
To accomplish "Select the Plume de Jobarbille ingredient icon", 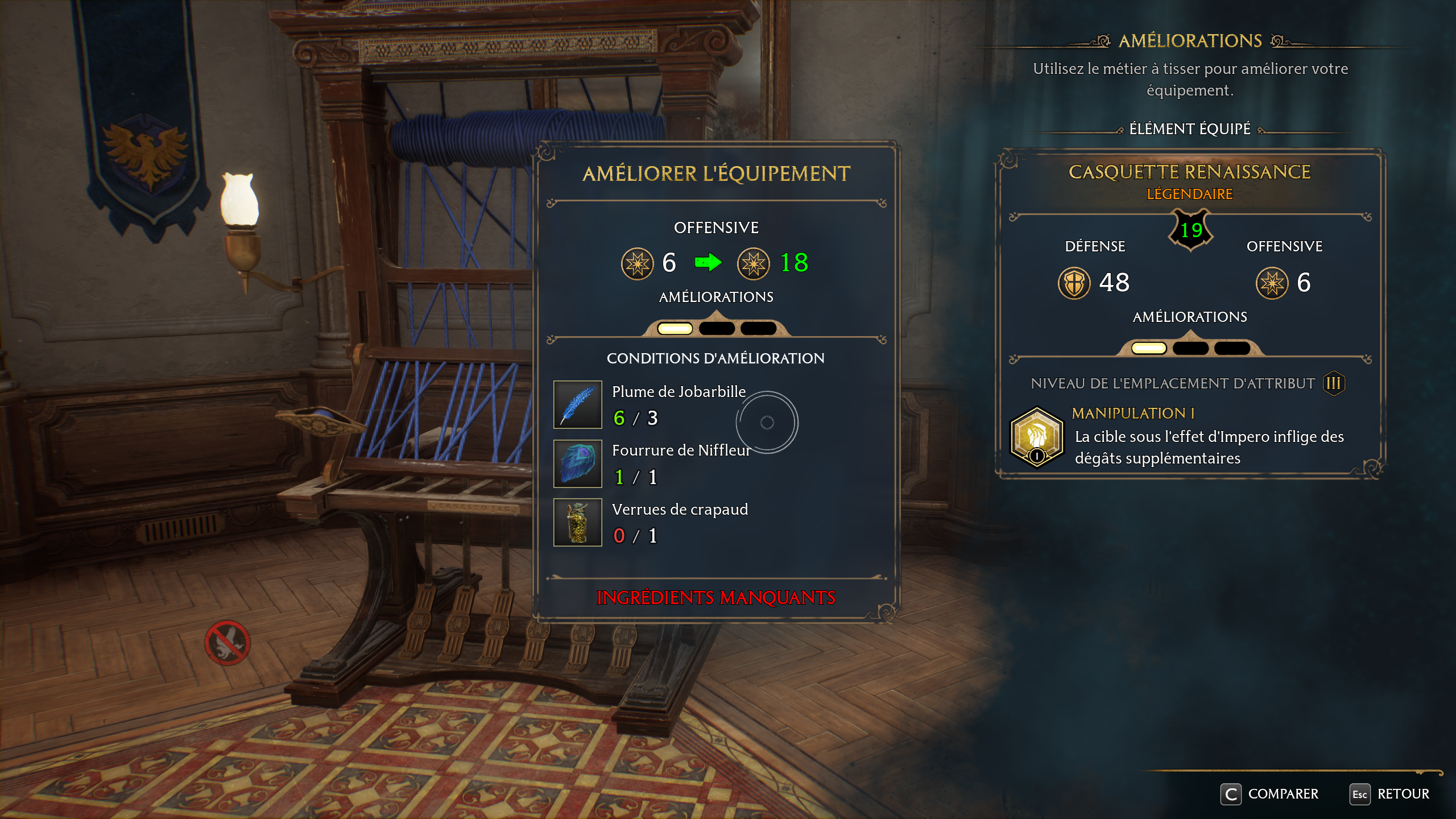I will (577, 404).
